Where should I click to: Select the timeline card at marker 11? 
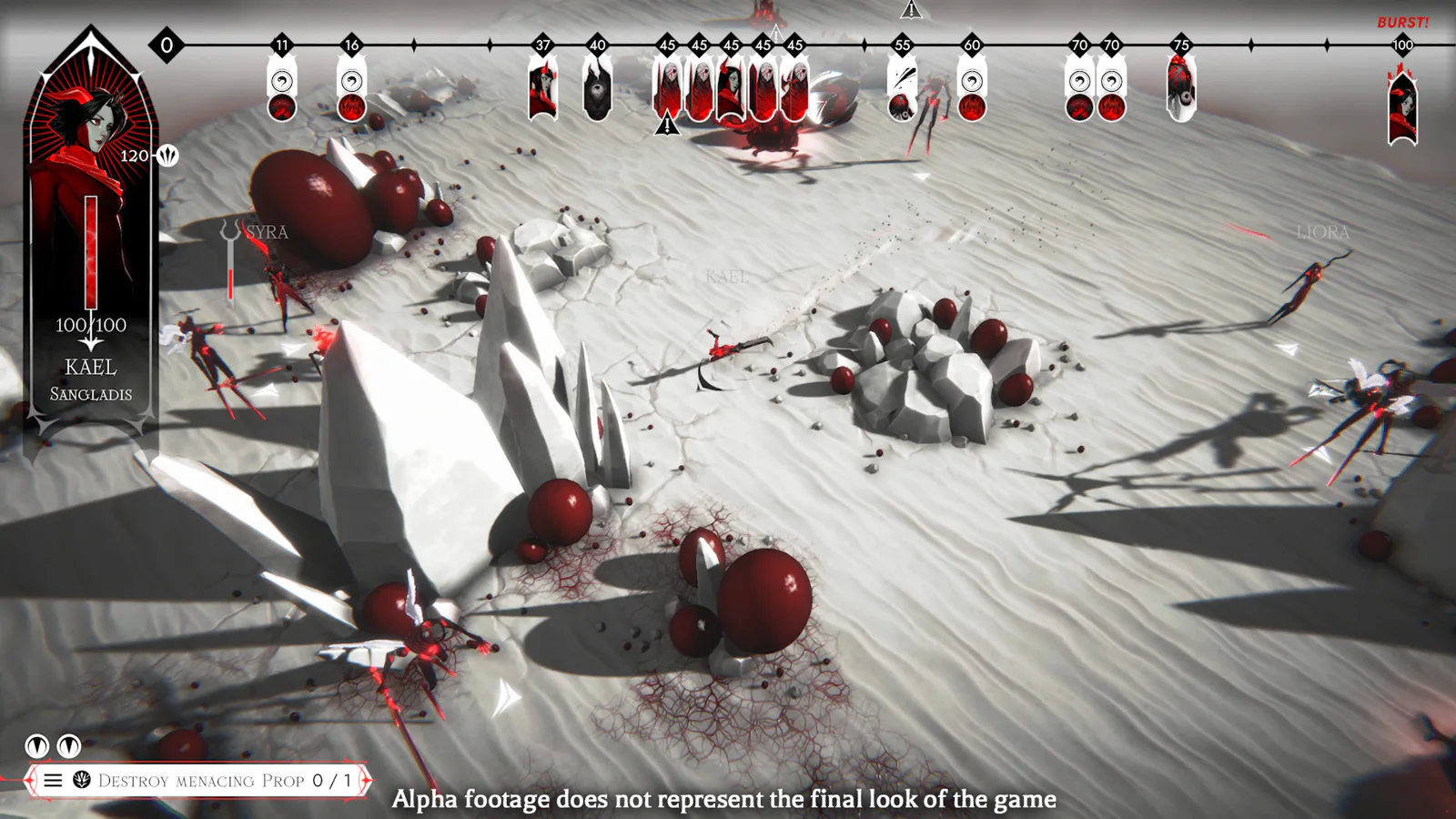pos(282,92)
